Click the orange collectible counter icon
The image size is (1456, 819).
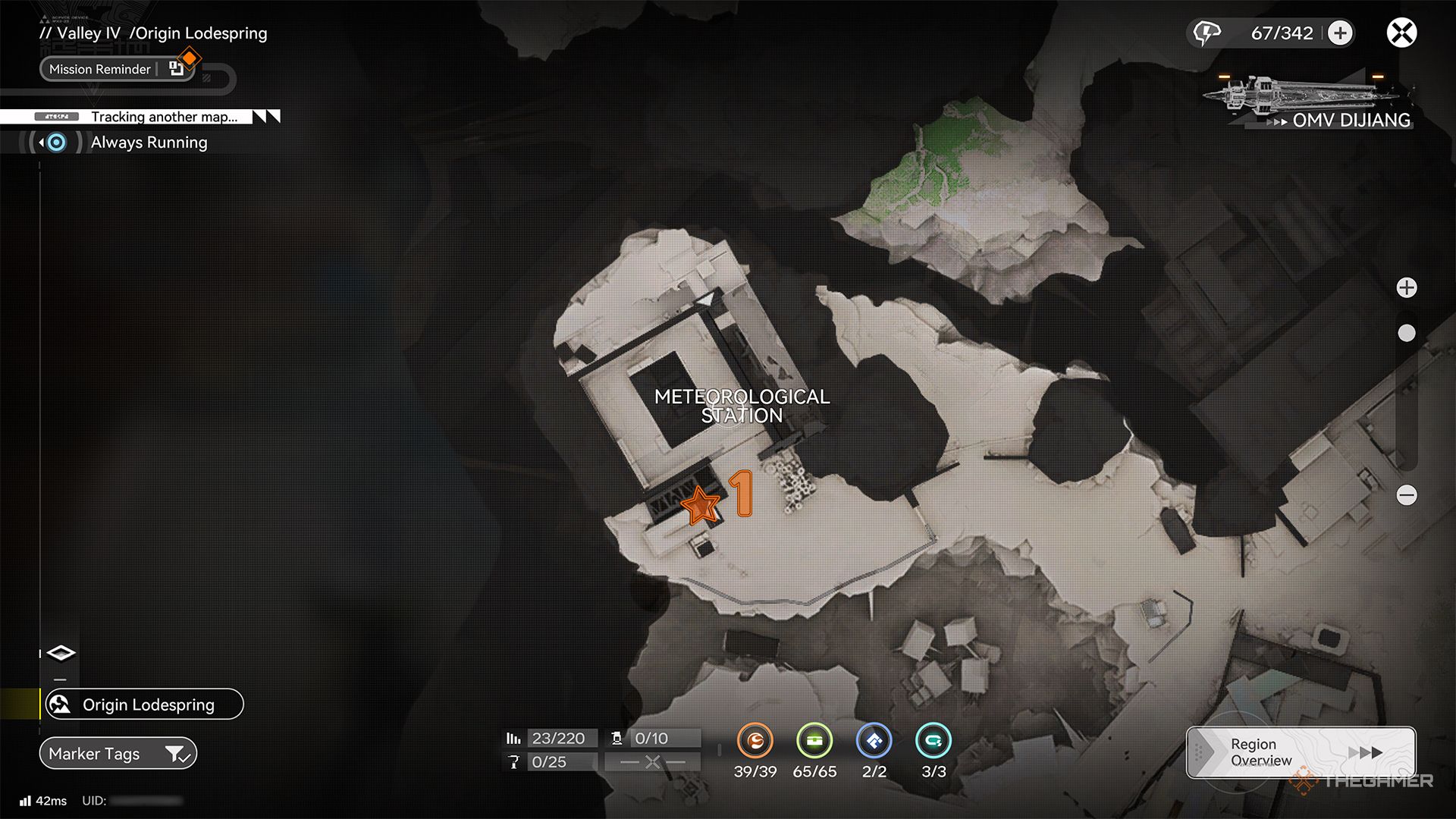pos(755,741)
